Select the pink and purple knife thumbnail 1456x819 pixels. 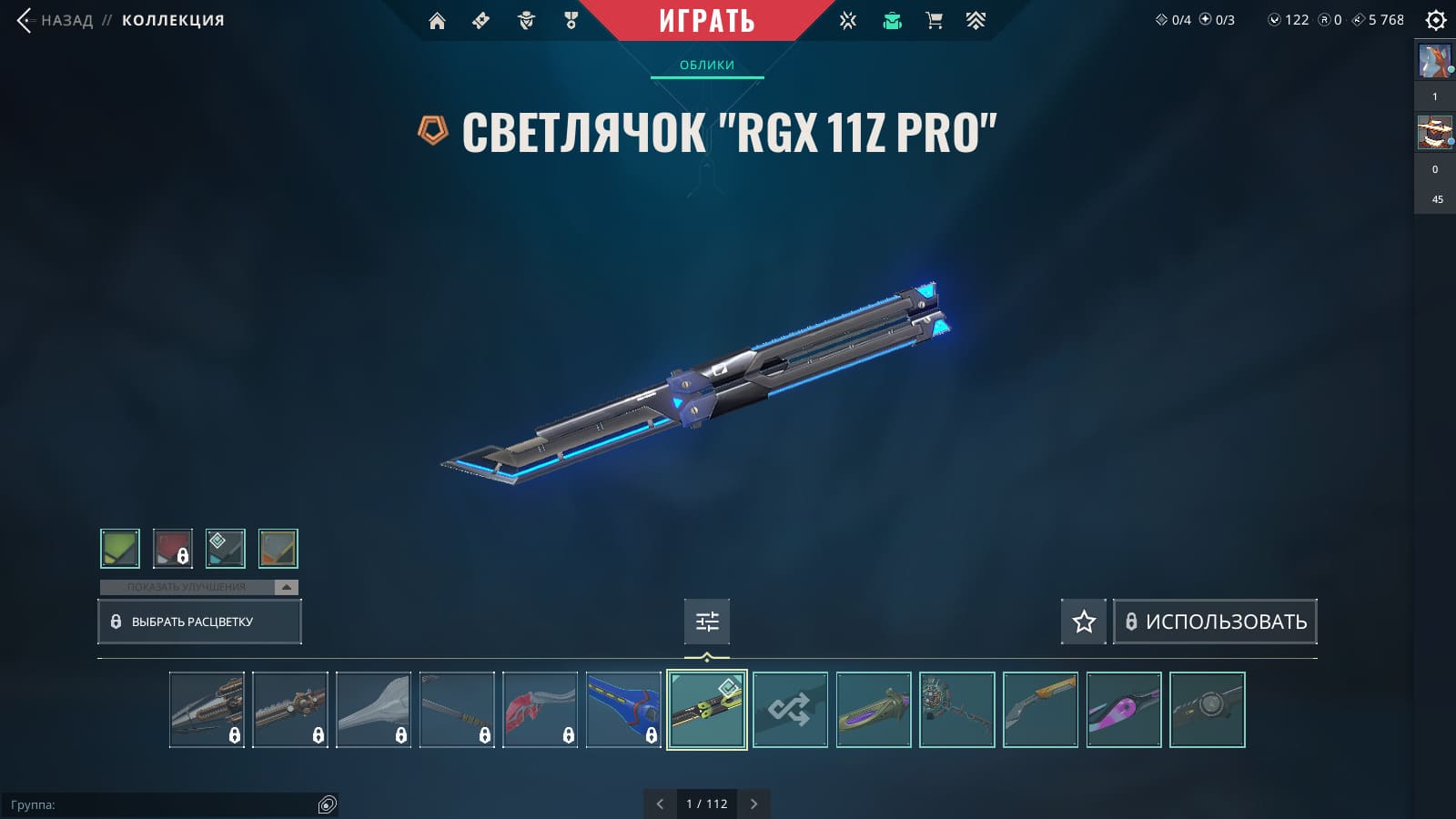(1124, 710)
